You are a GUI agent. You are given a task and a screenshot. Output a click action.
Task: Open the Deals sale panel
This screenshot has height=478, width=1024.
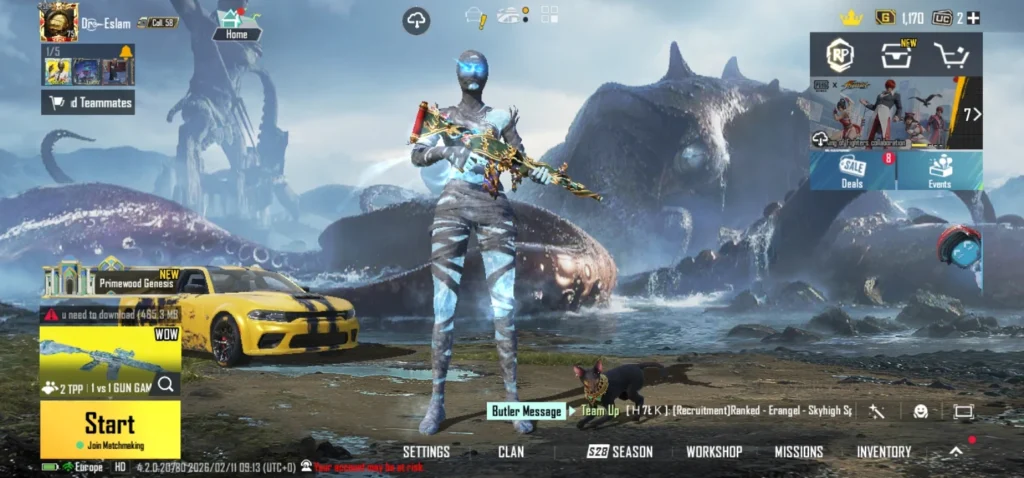(x=853, y=169)
